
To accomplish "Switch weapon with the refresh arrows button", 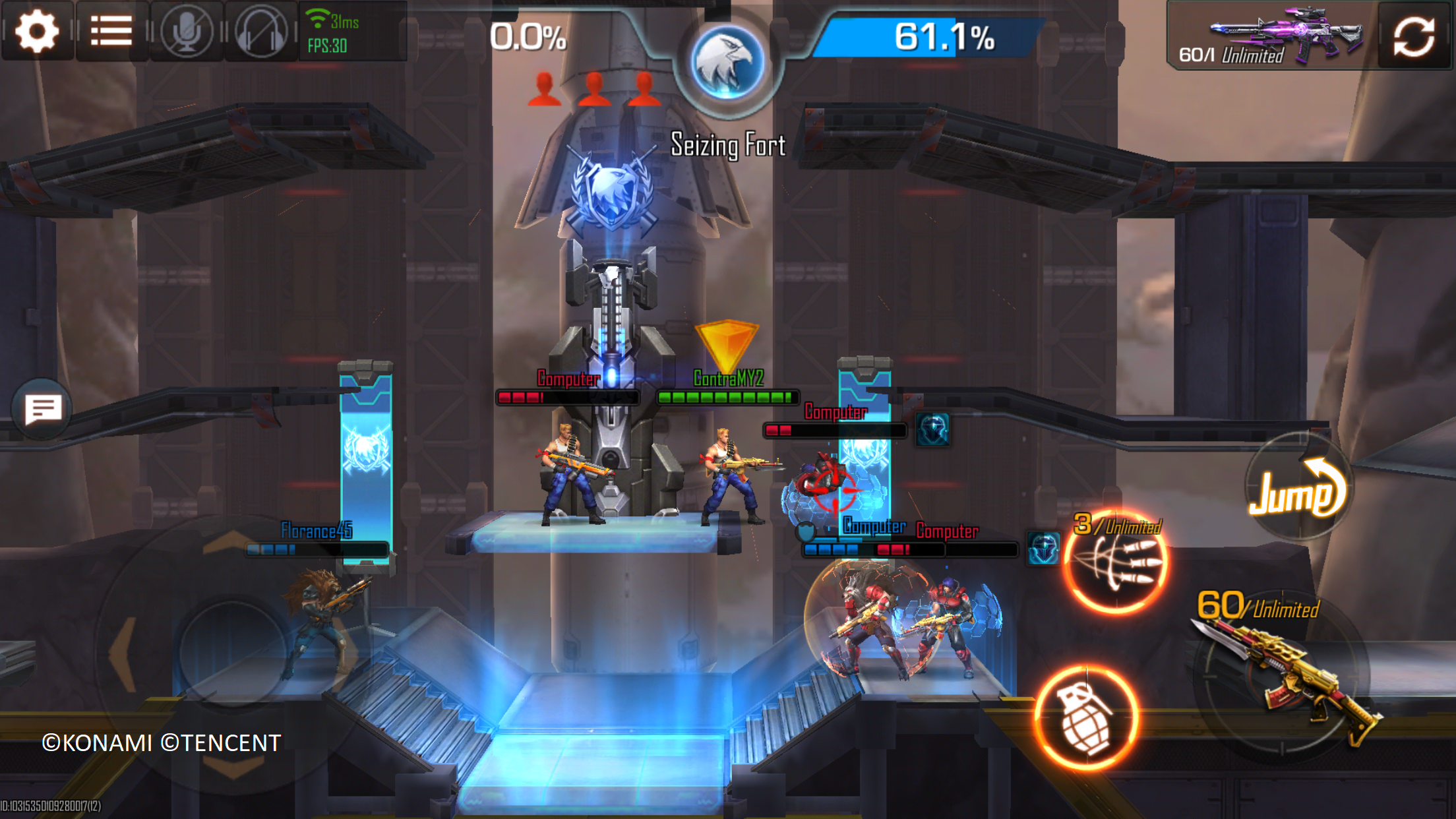I will tap(1414, 36).
